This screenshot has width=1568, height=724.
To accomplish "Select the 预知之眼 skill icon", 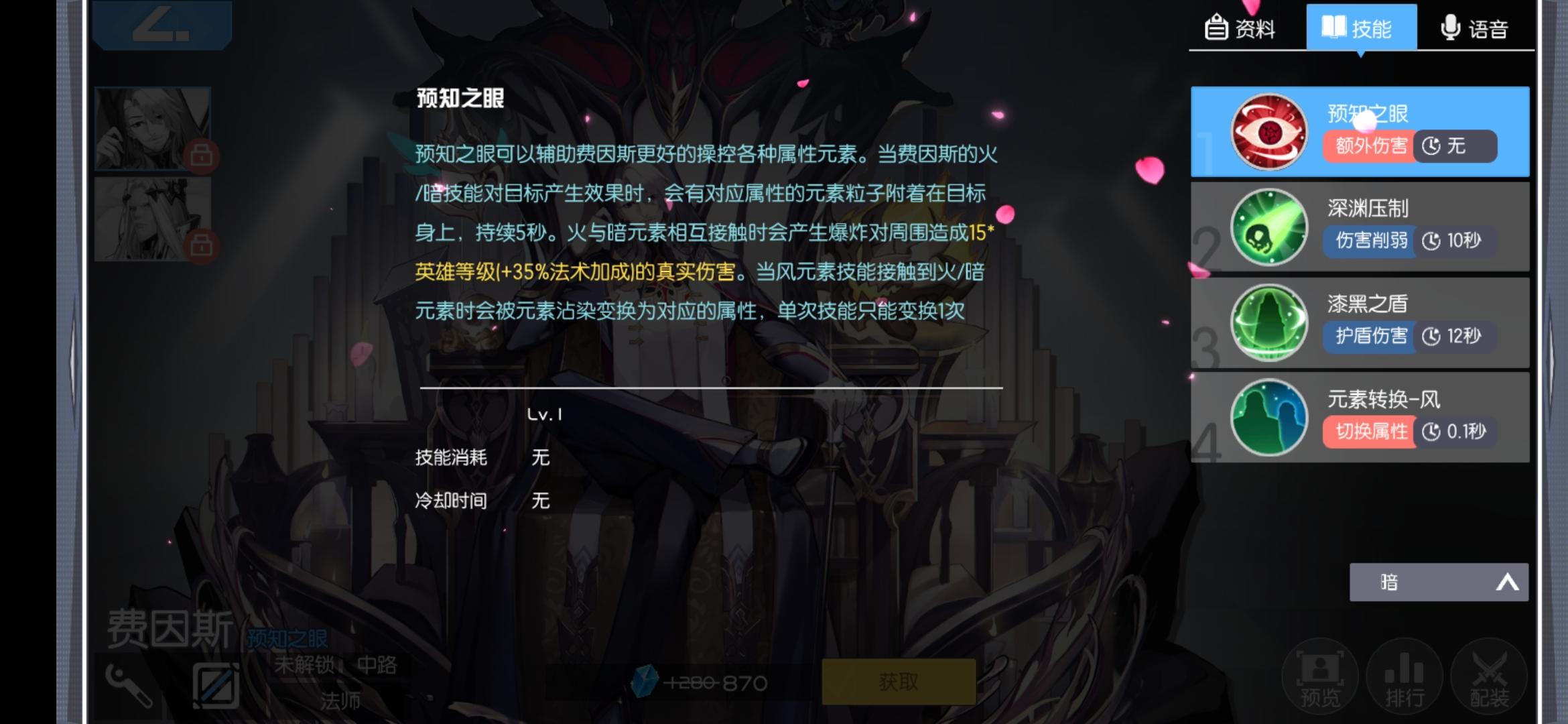I will 1268,131.
